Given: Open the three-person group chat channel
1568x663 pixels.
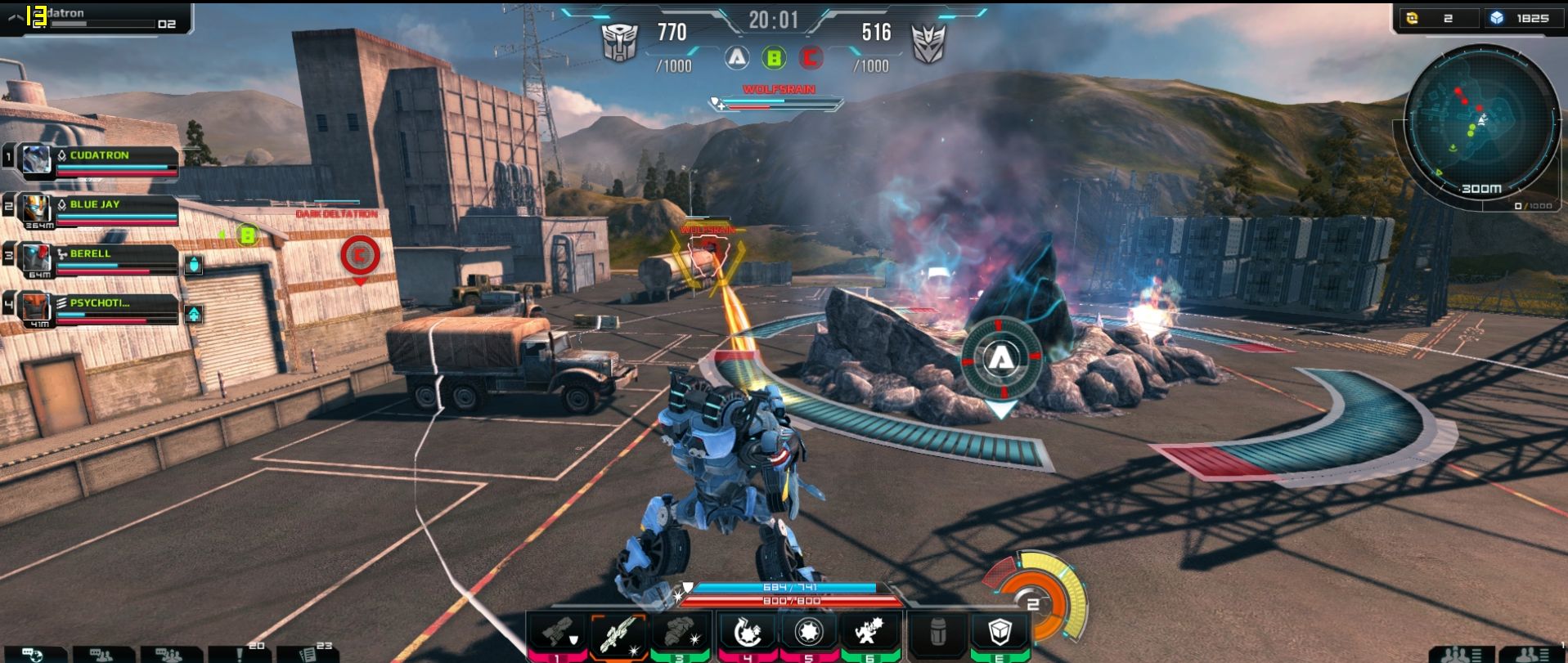Looking at the screenshot, I should [x=170, y=655].
